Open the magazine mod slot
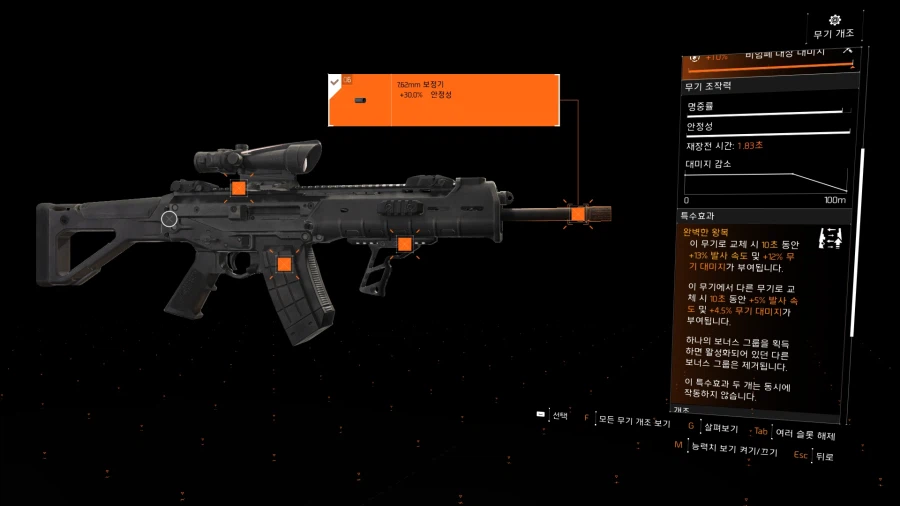 tap(284, 264)
